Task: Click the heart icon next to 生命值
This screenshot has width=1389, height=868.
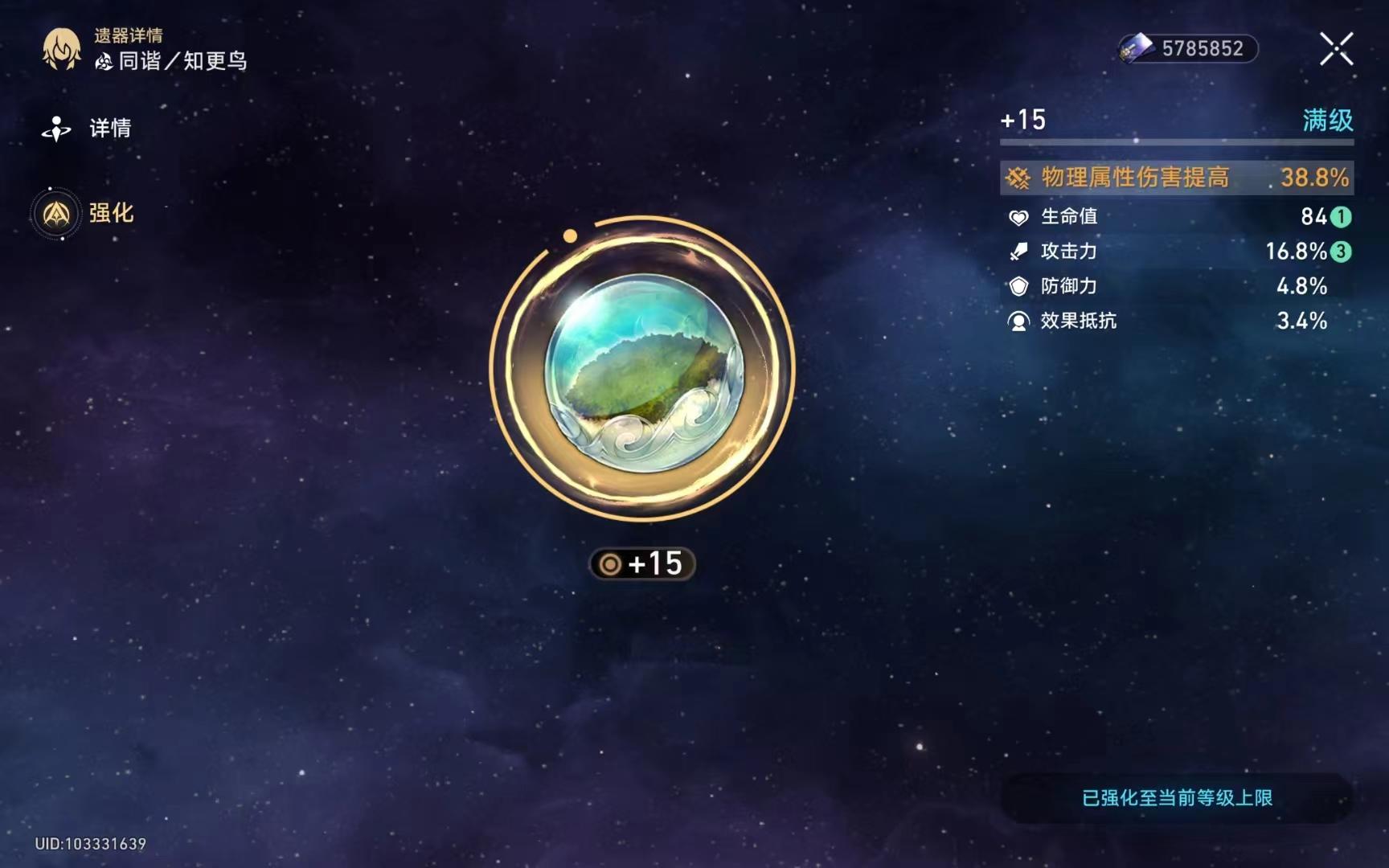Action: [x=1019, y=215]
